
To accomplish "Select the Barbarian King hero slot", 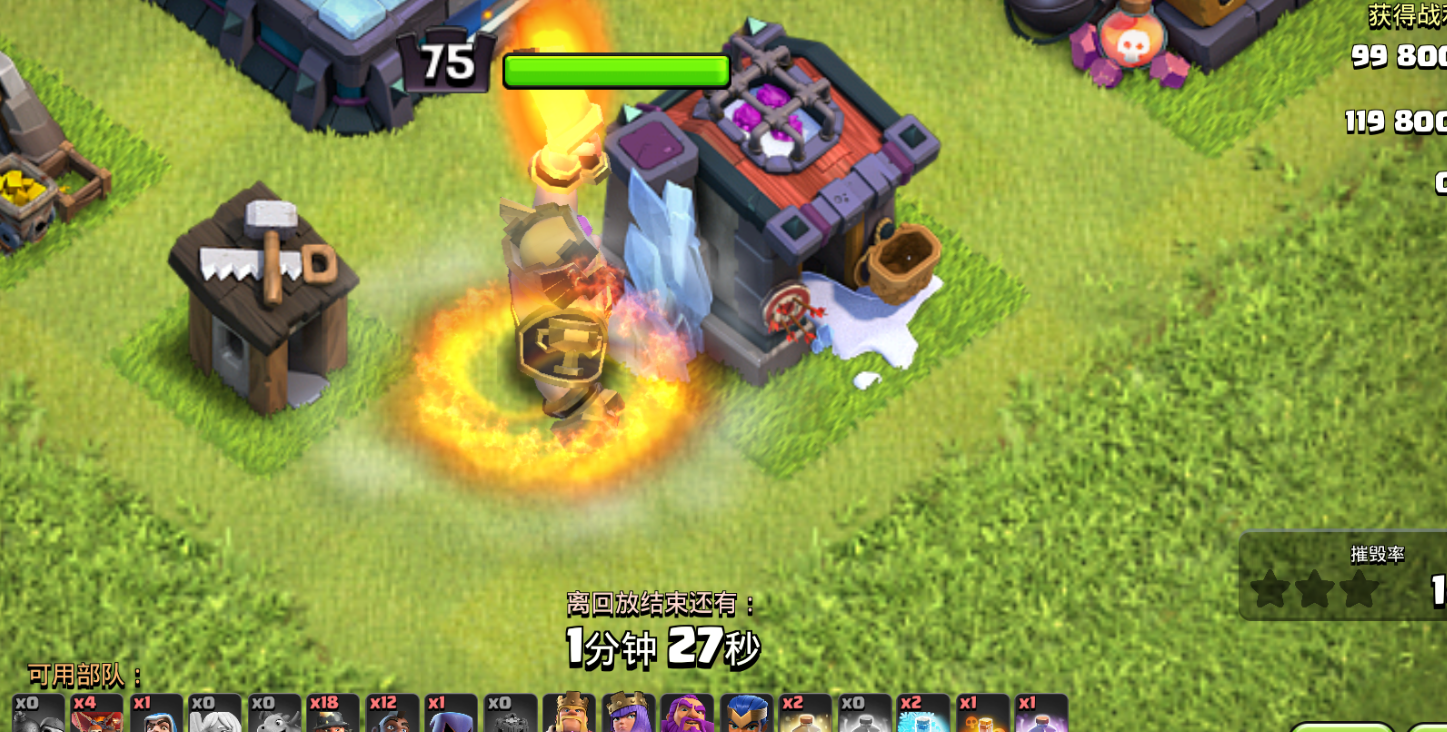I will 569,713.
